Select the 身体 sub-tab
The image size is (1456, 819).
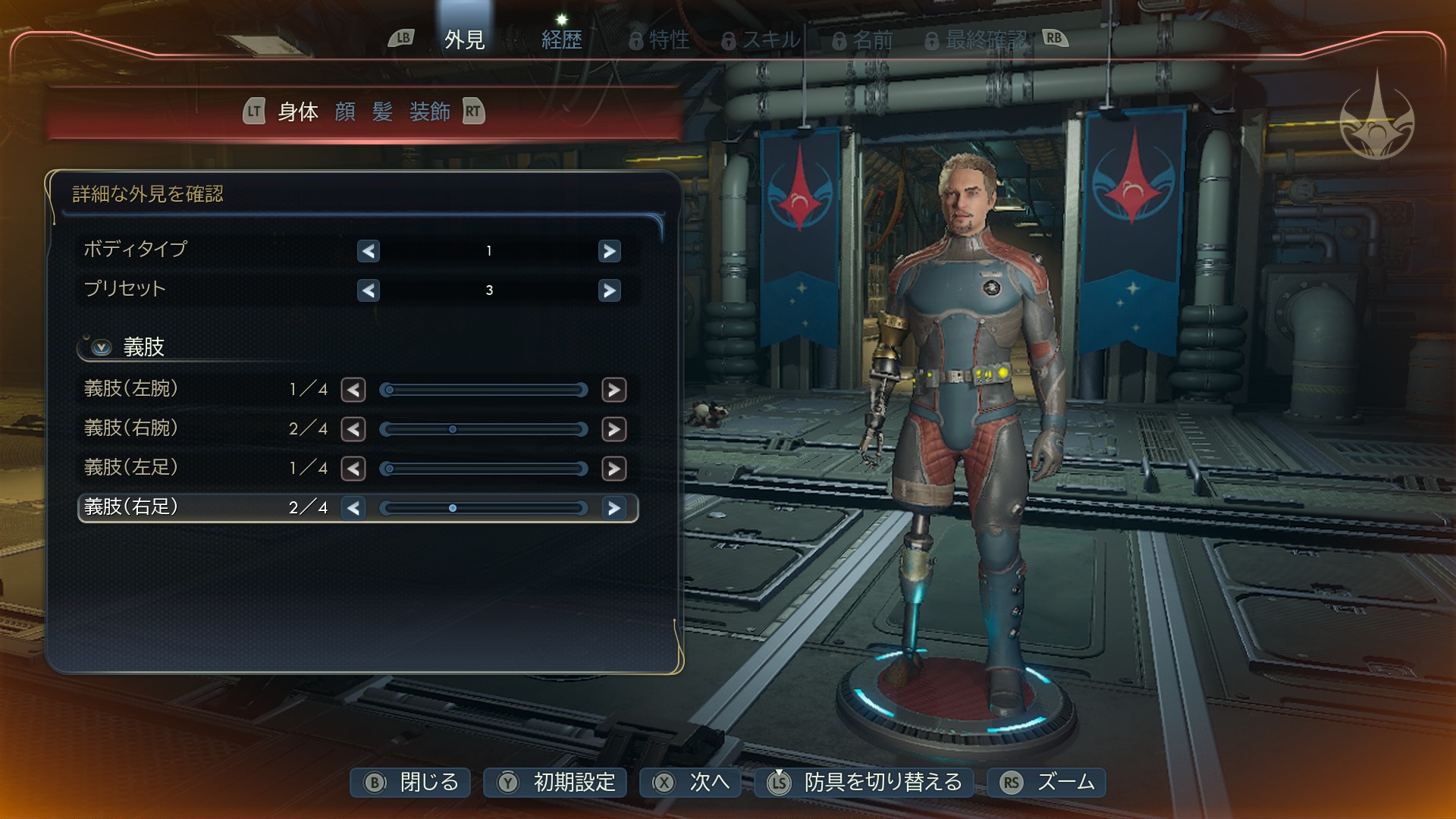[x=298, y=112]
